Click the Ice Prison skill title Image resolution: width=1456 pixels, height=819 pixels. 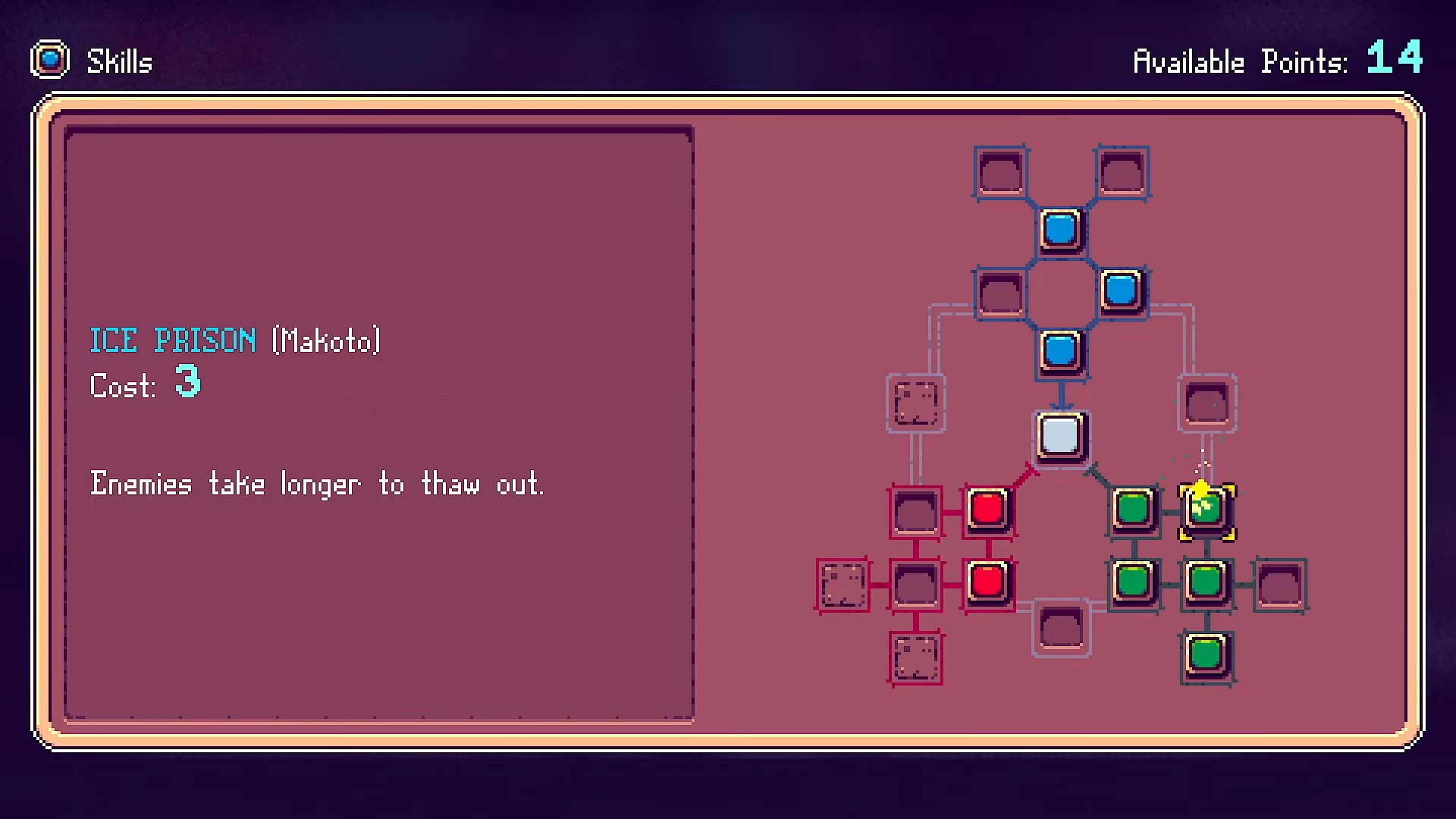tap(173, 340)
